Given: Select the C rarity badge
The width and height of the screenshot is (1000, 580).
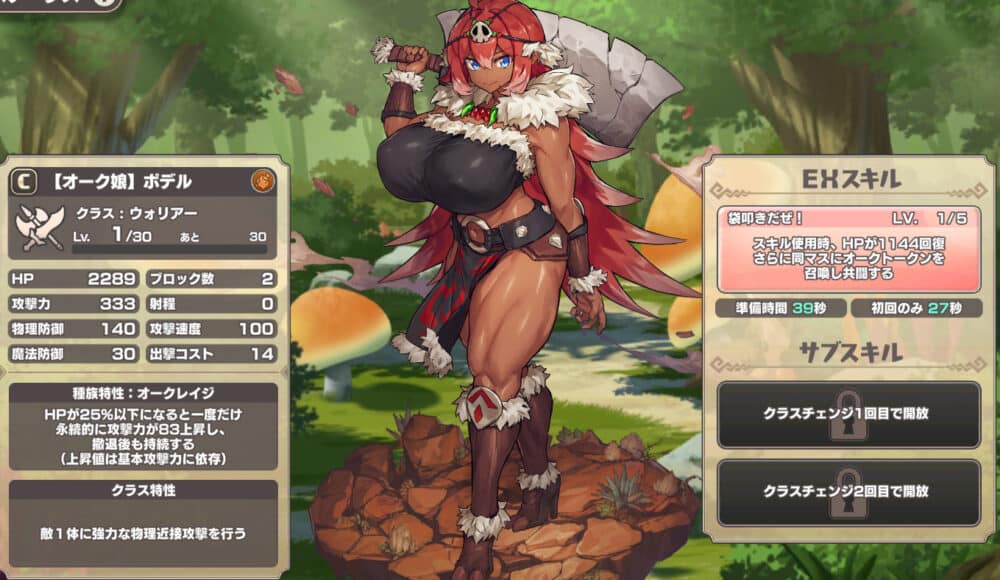Looking at the screenshot, I should click(26, 181).
